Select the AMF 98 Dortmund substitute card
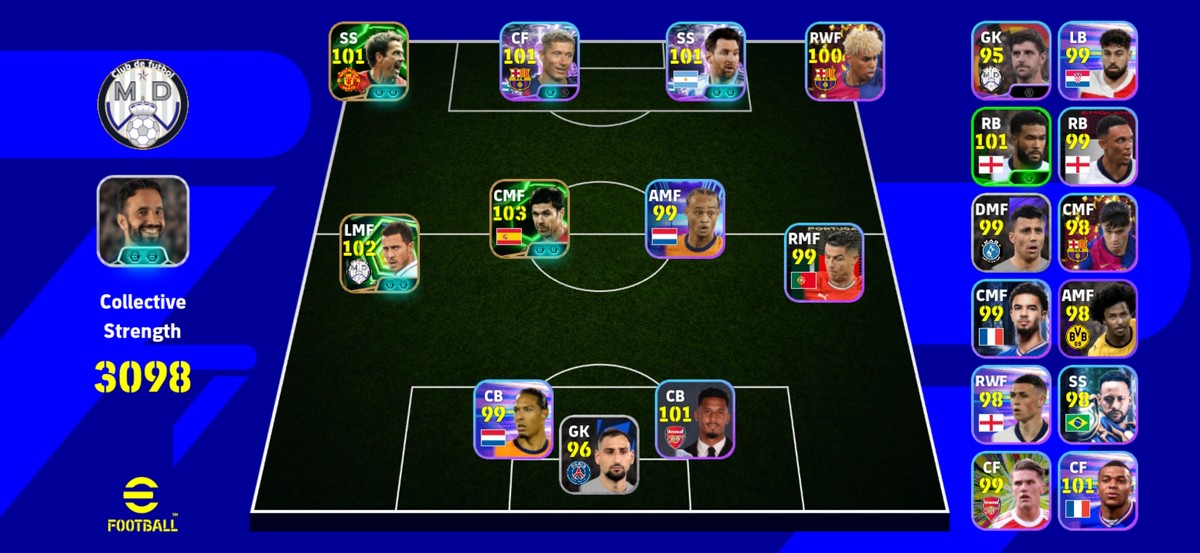 [x=1098, y=319]
